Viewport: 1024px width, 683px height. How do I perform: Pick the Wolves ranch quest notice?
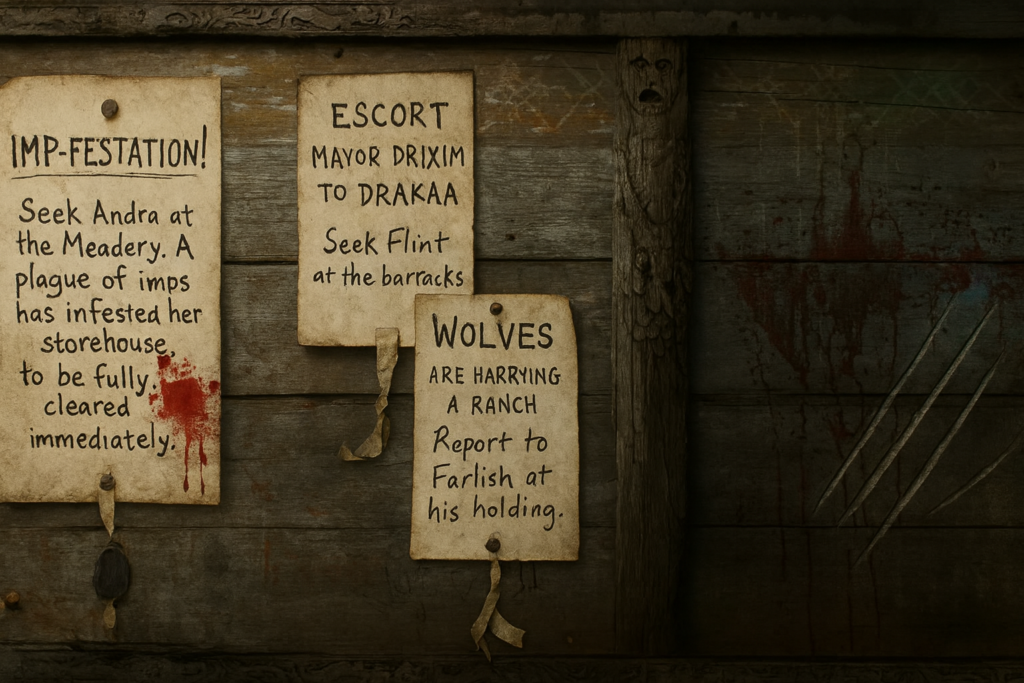point(494,425)
